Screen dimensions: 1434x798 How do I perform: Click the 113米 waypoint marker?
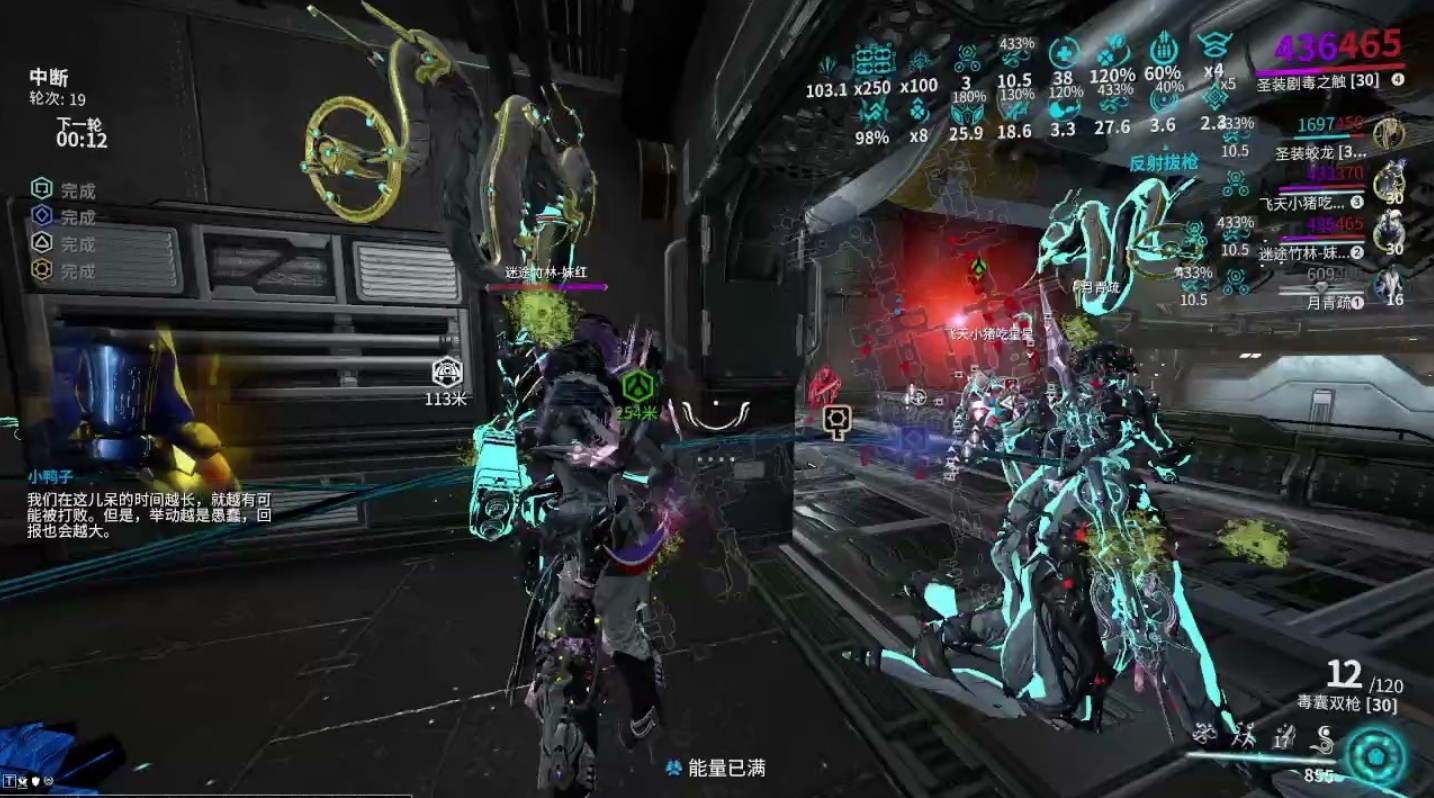coord(446,374)
